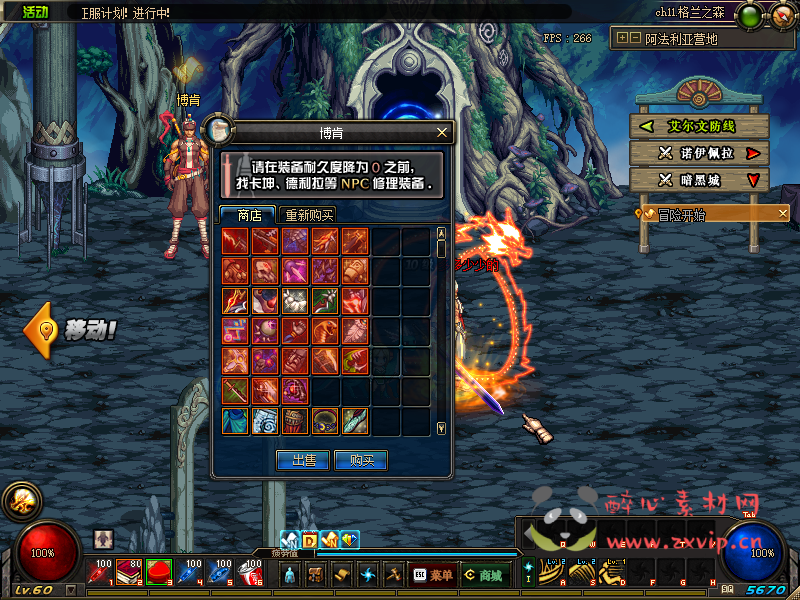Open the treasure chest inventory icon
The width and height of the screenshot is (800, 600).
(315, 575)
